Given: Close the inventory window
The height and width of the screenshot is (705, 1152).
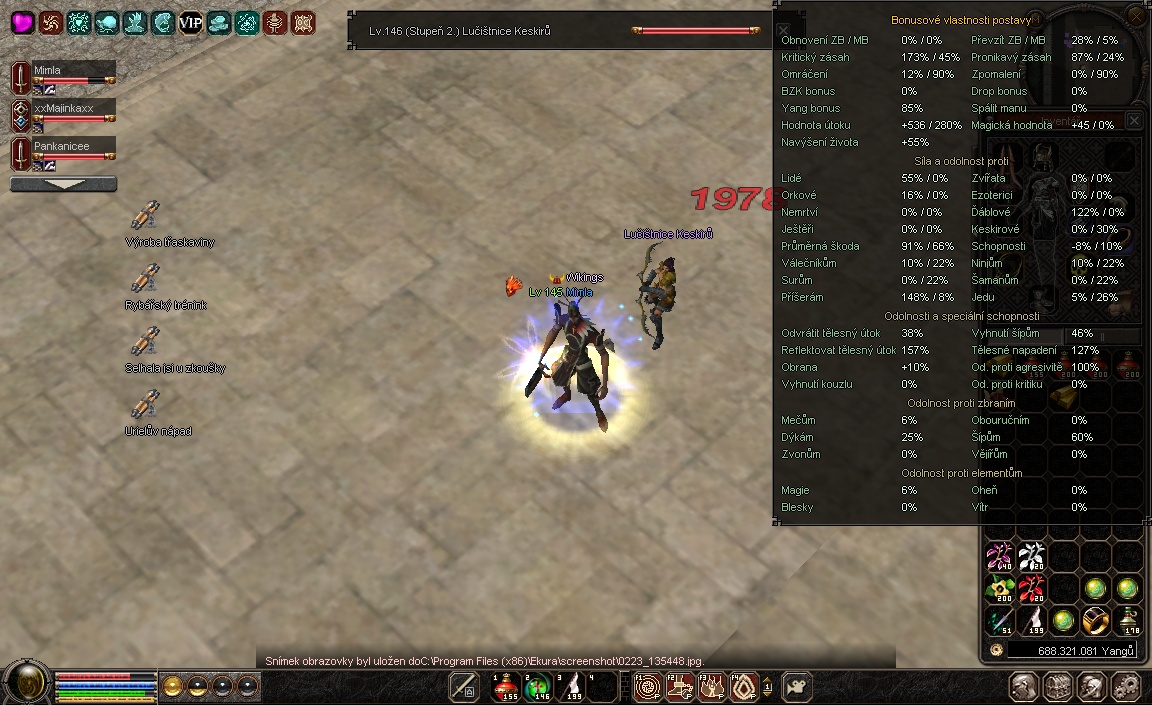Looking at the screenshot, I should (1134, 121).
